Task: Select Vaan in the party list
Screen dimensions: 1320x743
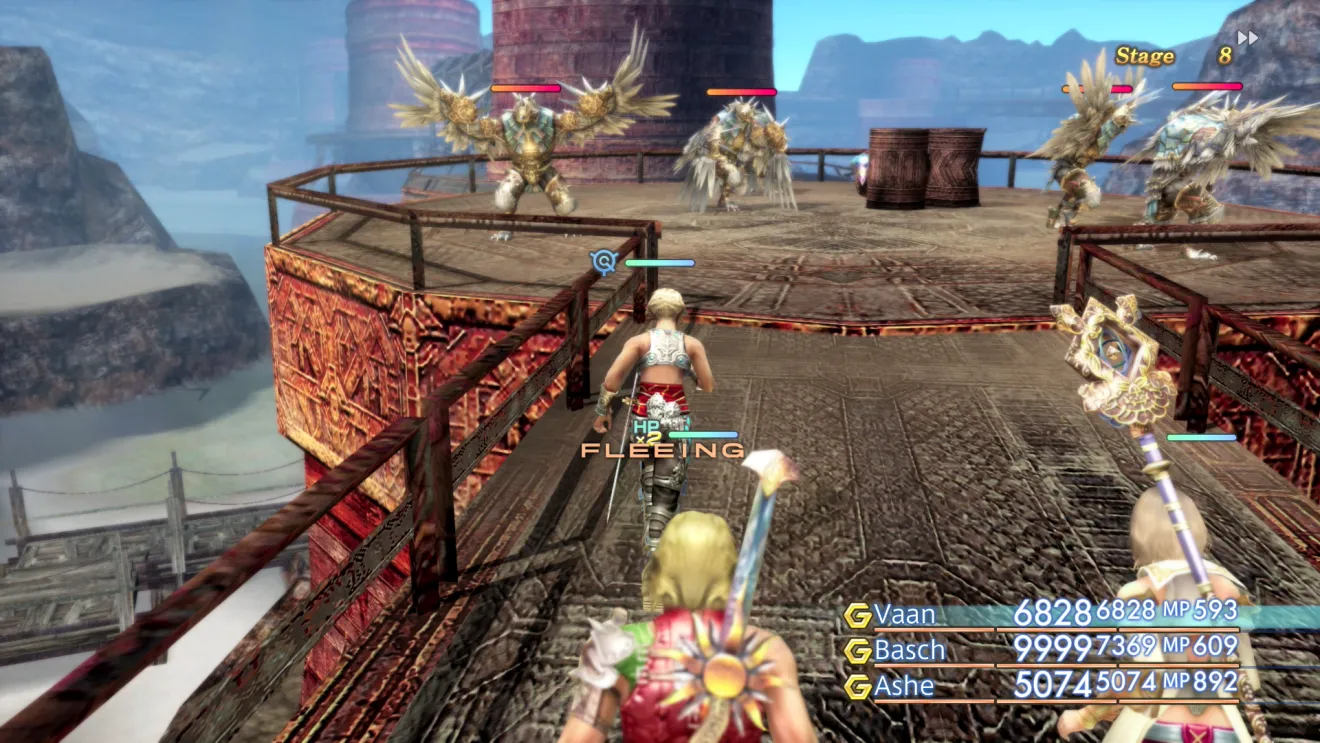Action: (x=903, y=614)
